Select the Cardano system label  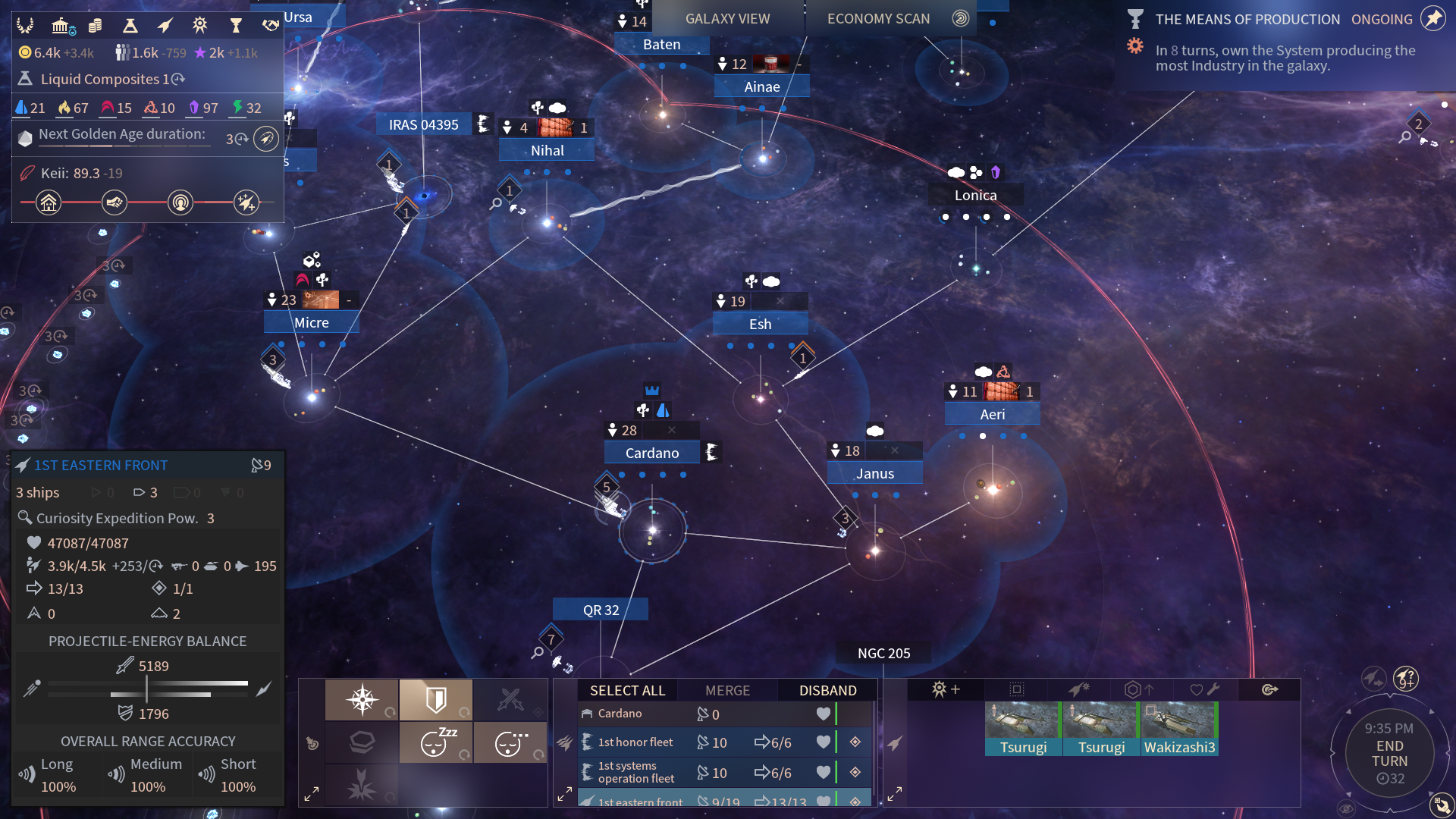pos(651,453)
